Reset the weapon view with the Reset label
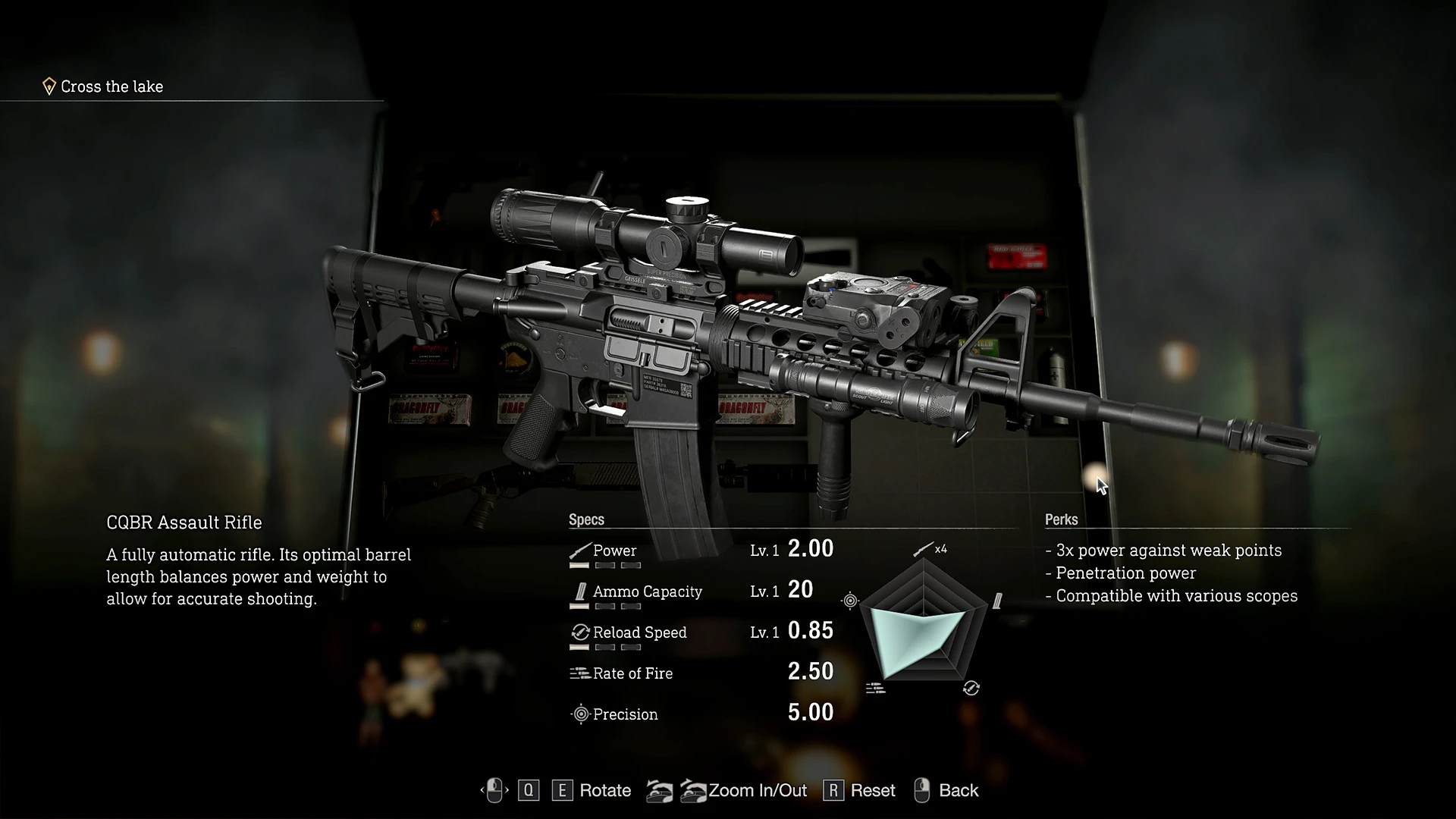The image size is (1456, 819). pos(872,790)
